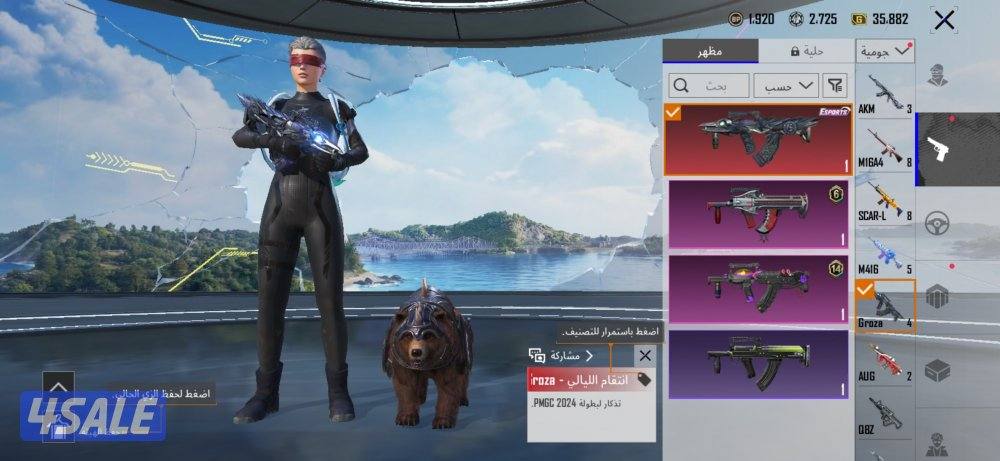Open the funnel filter button
1000x461 pixels.
click(836, 86)
